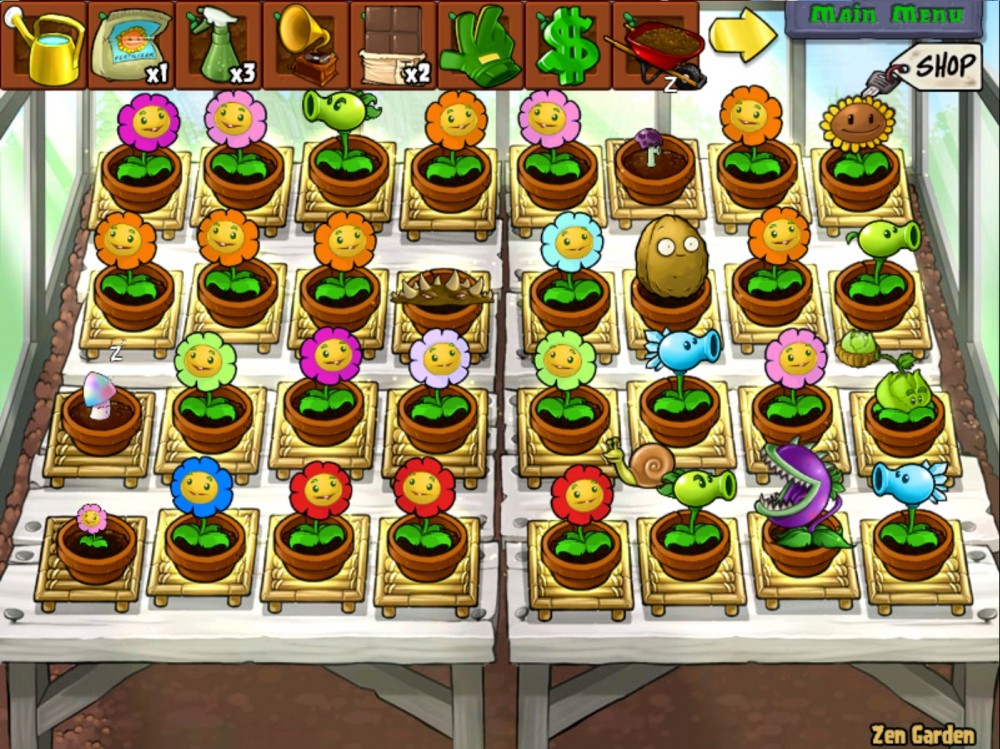The image size is (1000, 749).
Task: Open the Main Menu
Action: tap(885, 16)
